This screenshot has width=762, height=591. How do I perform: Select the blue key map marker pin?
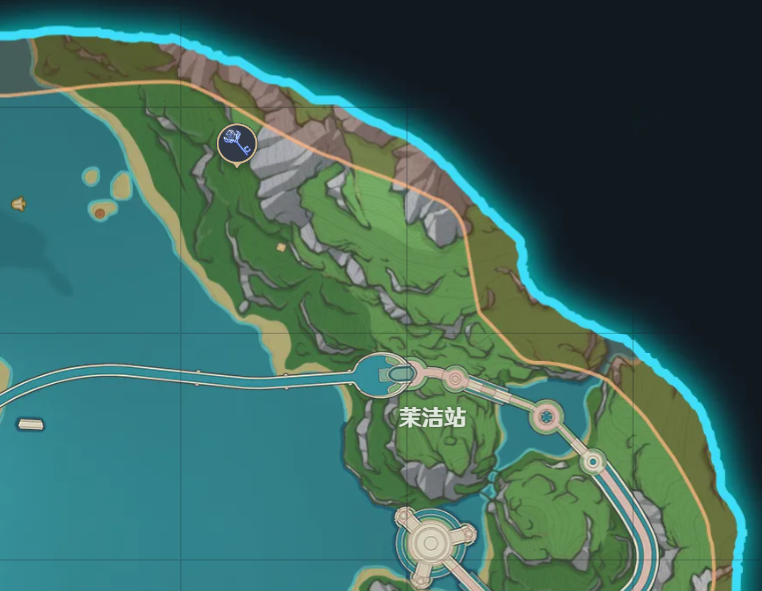237,143
